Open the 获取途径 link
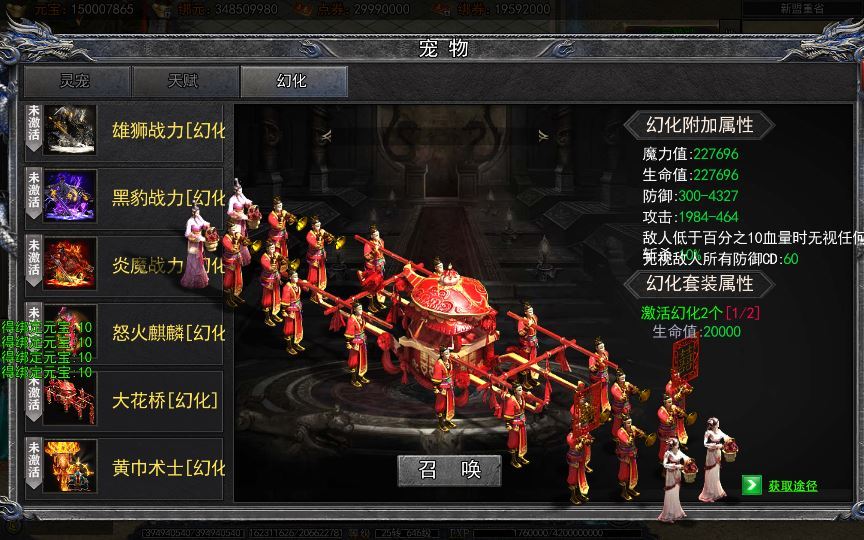864x540 pixels. click(792, 486)
